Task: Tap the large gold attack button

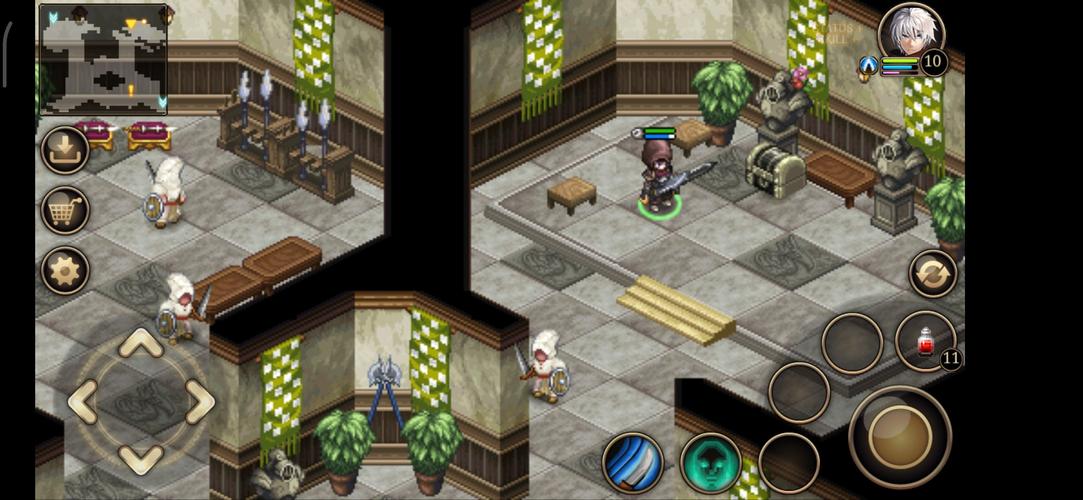Action: pyautogui.click(x=899, y=436)
